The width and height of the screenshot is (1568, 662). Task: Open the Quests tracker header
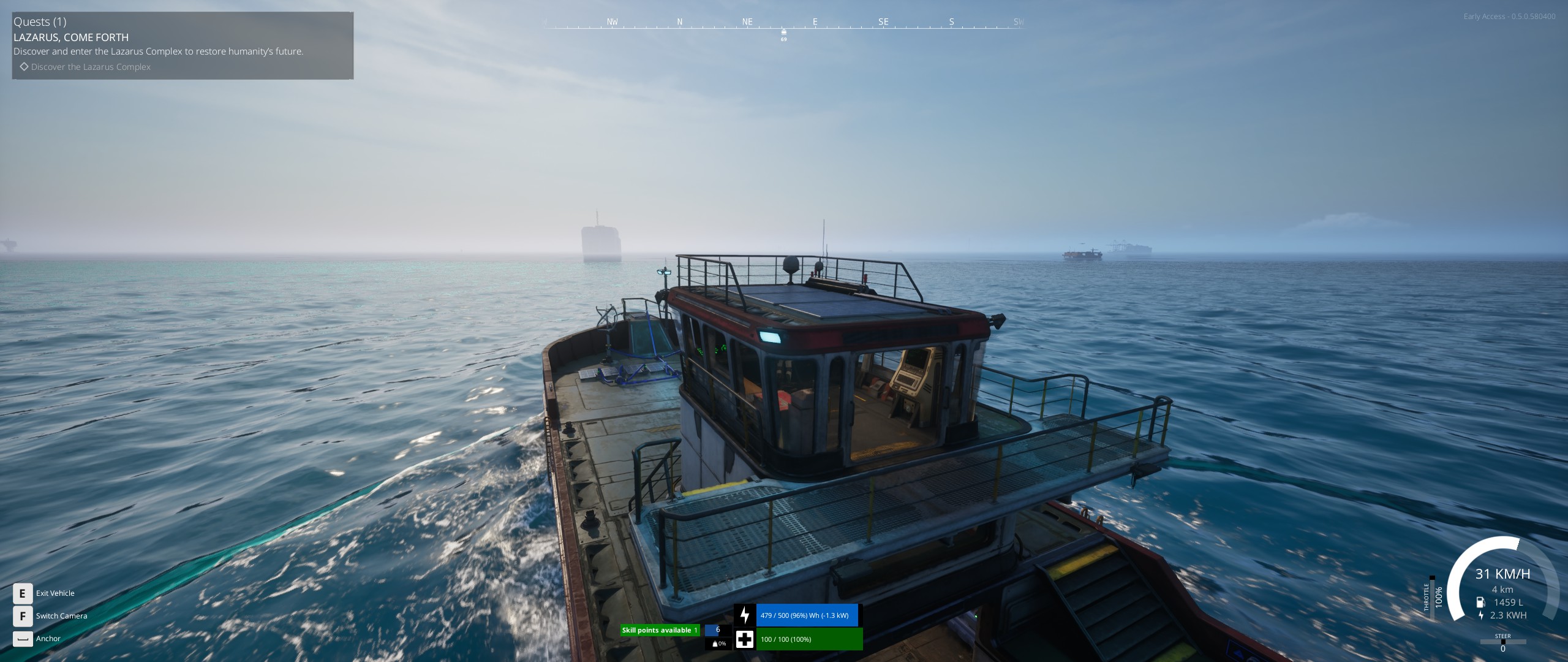click(x=40, y=22)
